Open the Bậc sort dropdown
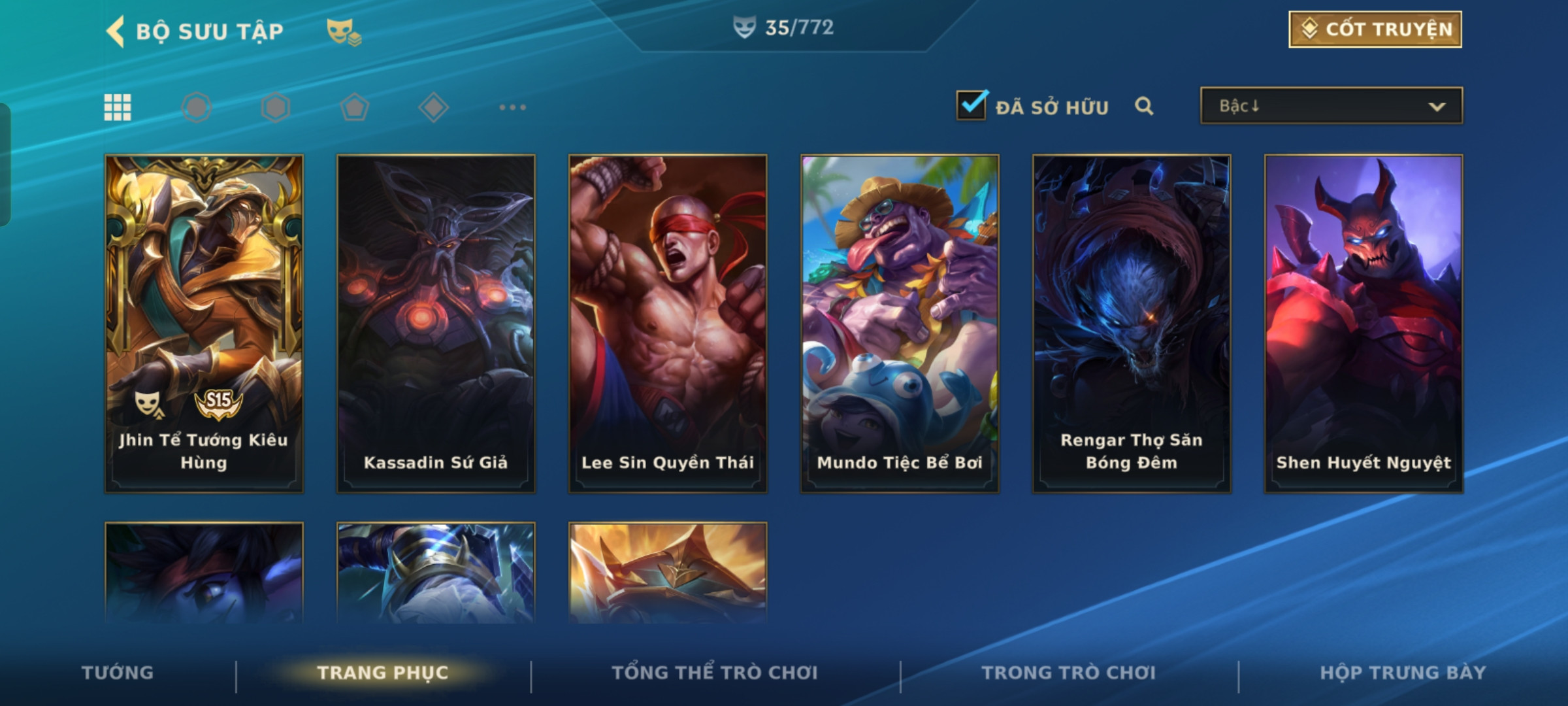1568x706 pixels. (1331, 106)
